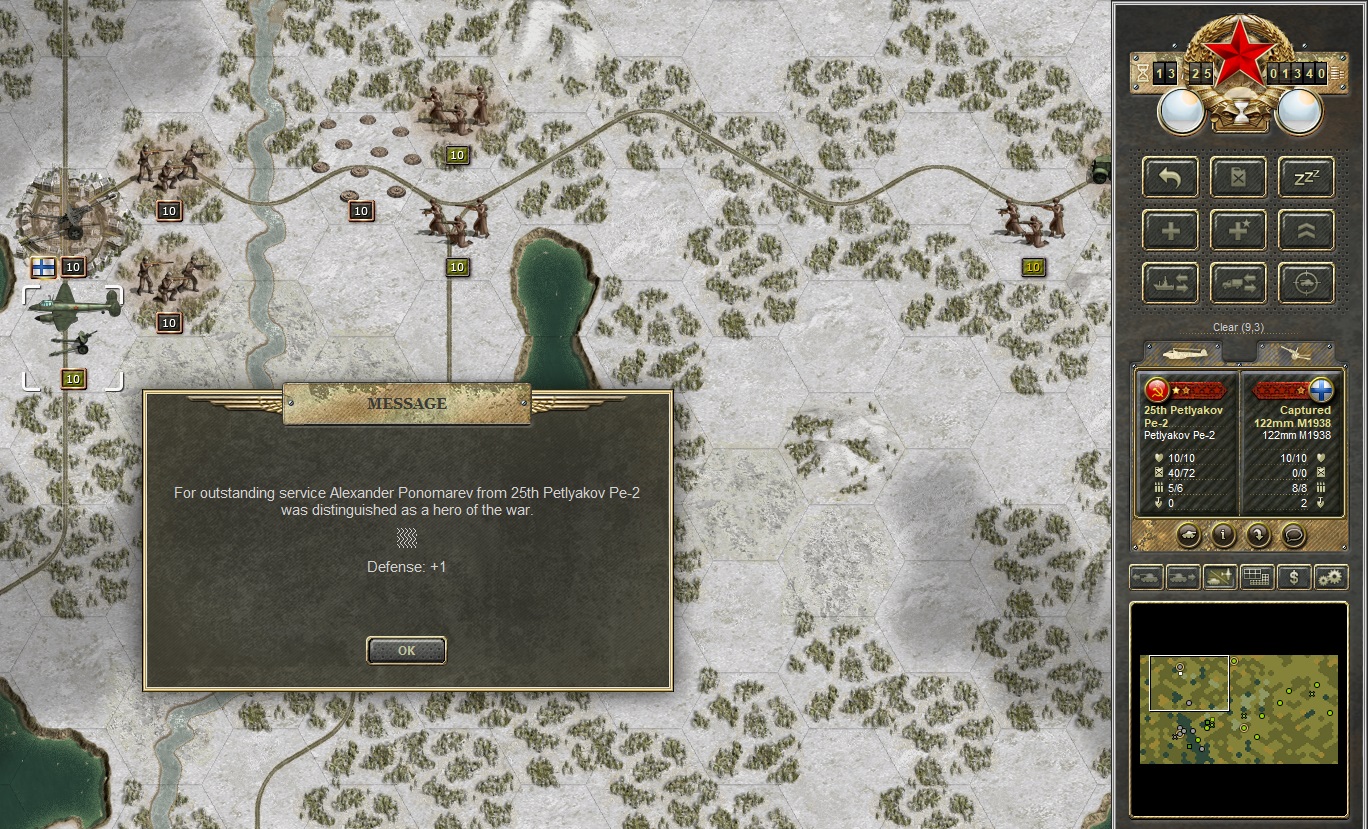
Task: Mount unit in land transport
Action: tap(1238, 283)
